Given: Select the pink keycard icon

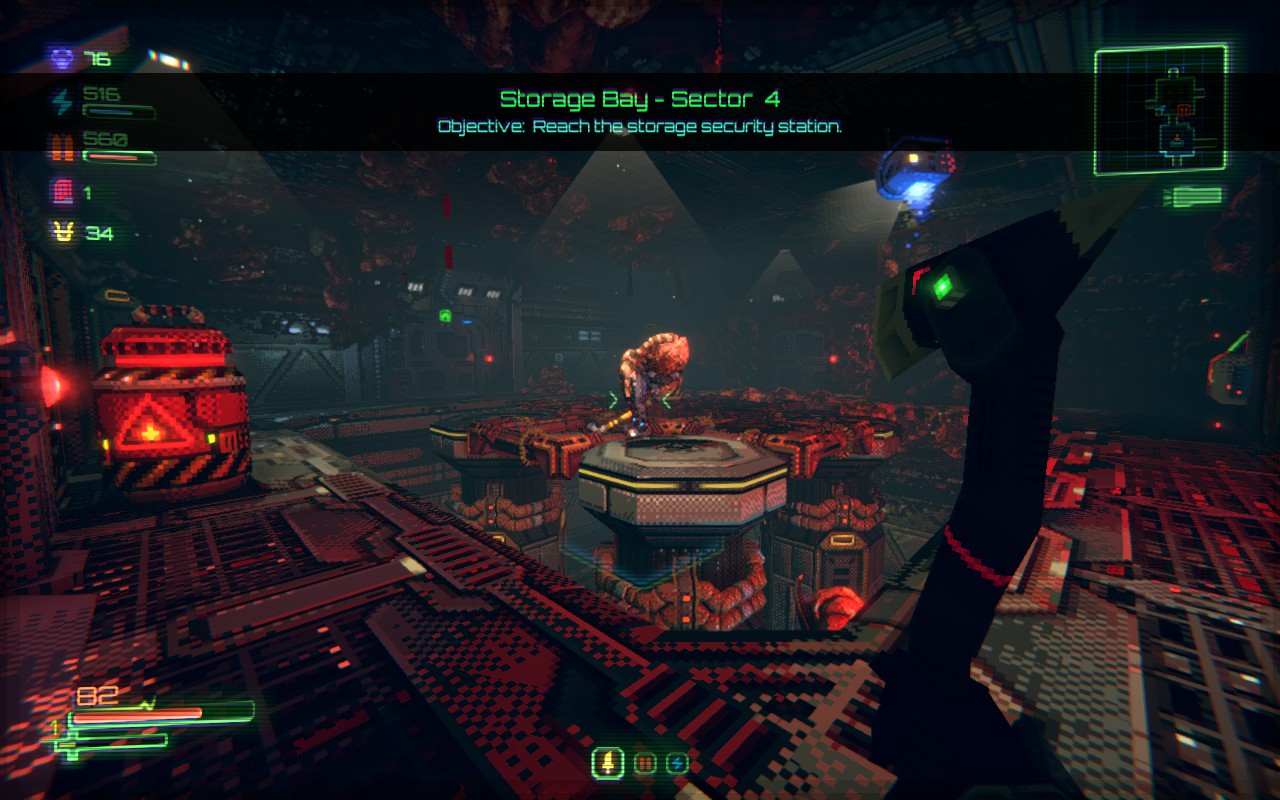Looking at the screenshot, I should point(63,191).
